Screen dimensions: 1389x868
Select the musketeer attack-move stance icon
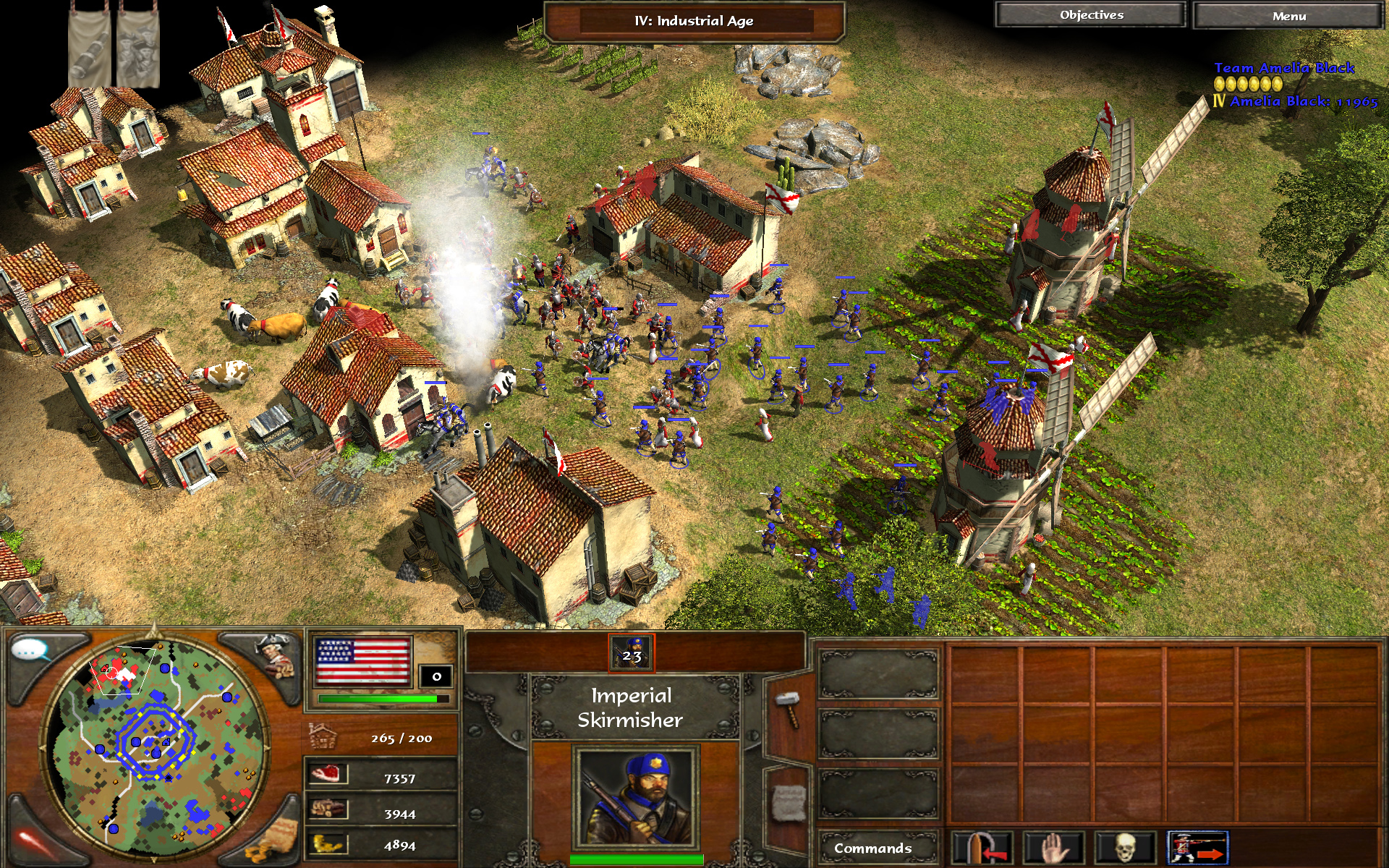[1197, 848]
